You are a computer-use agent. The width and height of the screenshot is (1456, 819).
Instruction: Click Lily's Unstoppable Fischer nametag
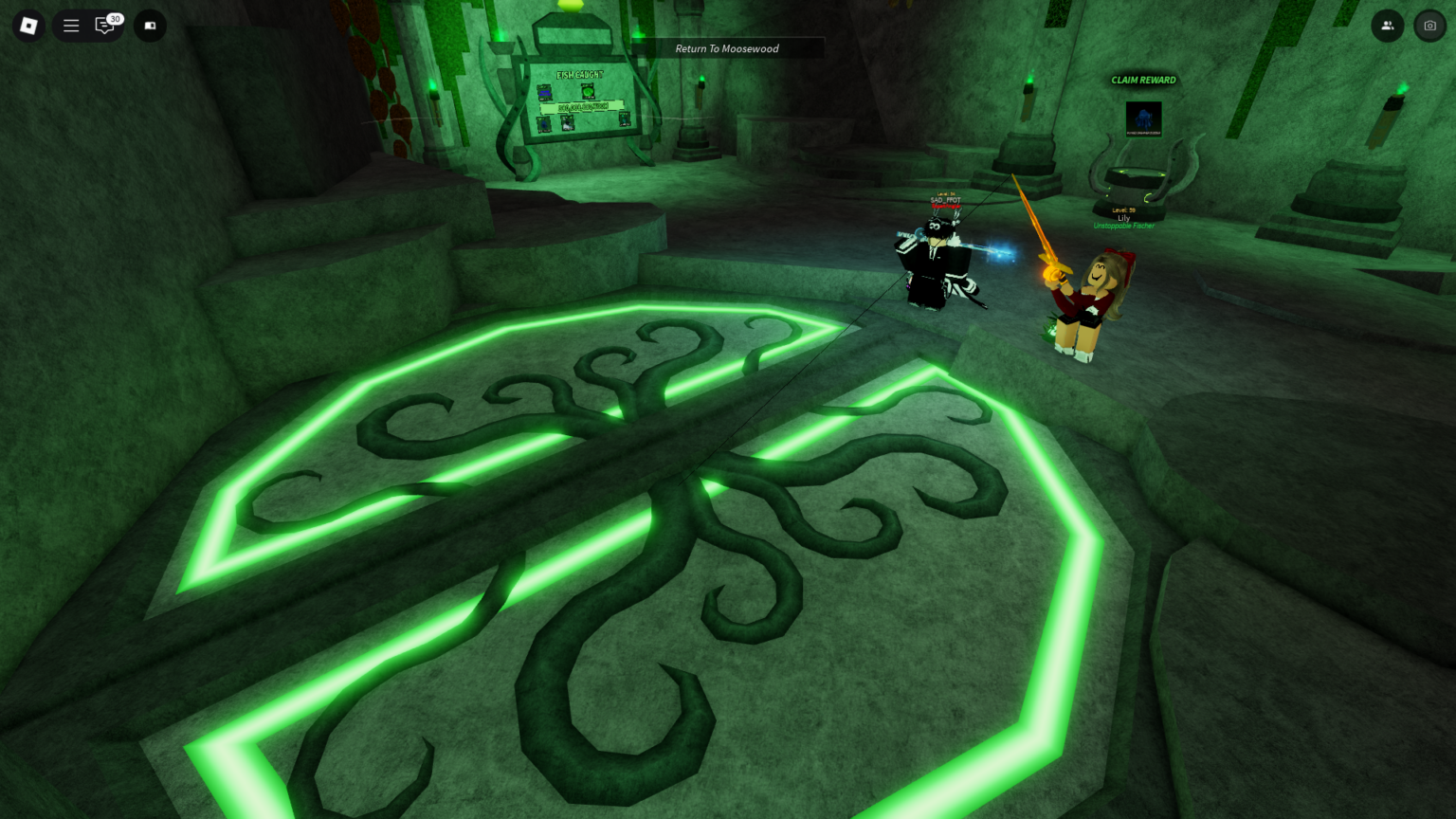pos(1123,226)
